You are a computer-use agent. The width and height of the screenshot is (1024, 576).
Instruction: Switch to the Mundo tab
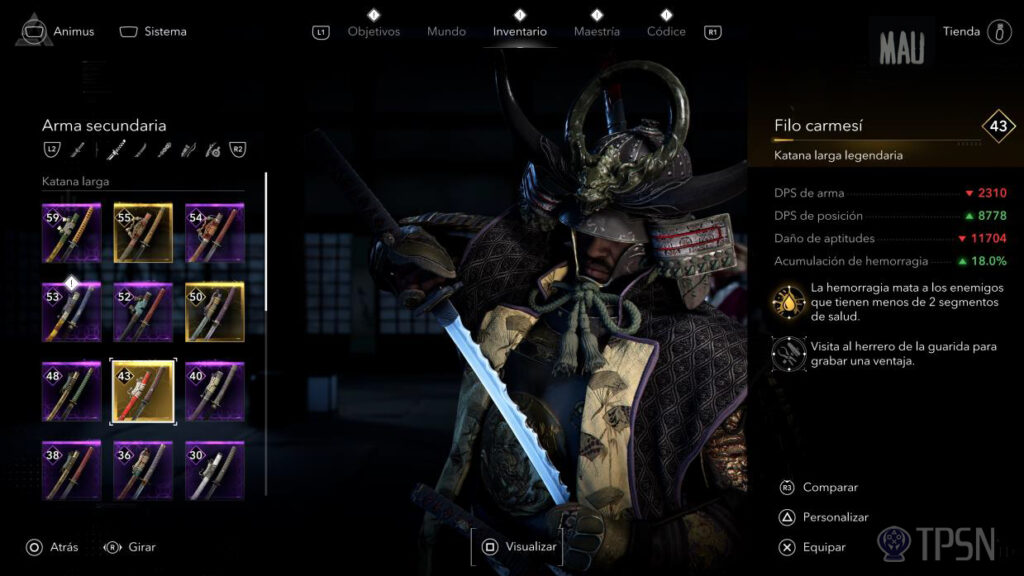tap(446, 31)
